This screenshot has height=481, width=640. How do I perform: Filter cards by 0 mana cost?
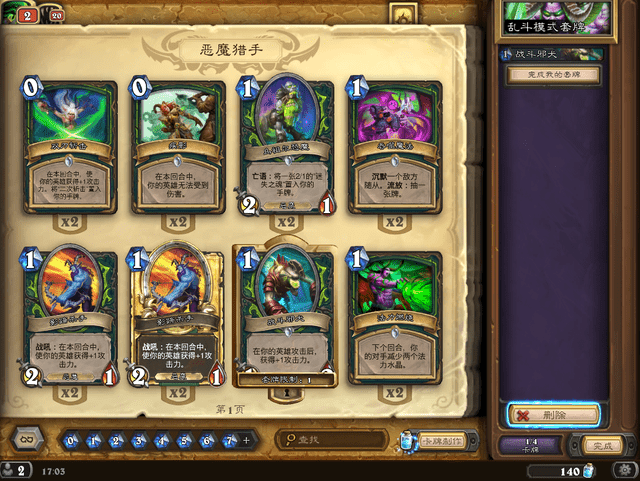71,440
